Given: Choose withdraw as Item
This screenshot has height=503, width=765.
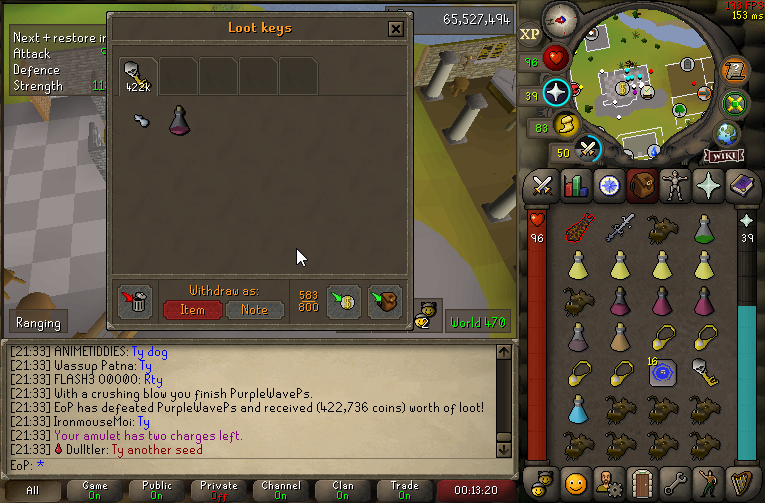Looking at the screenshot, I should tap(193, 310).
